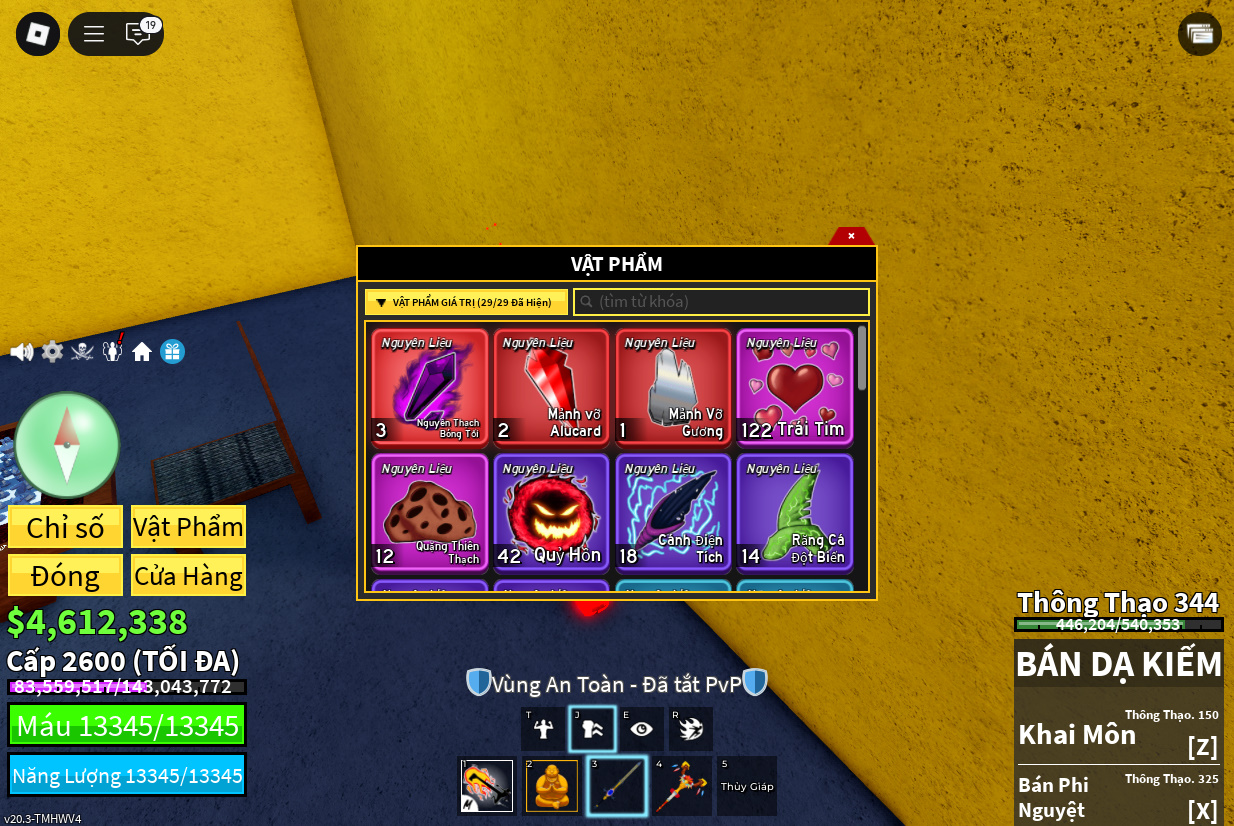Open the Vật Phẩm Giá Trị filter dropdown
1234x826 pixels.
pos(466,302)
